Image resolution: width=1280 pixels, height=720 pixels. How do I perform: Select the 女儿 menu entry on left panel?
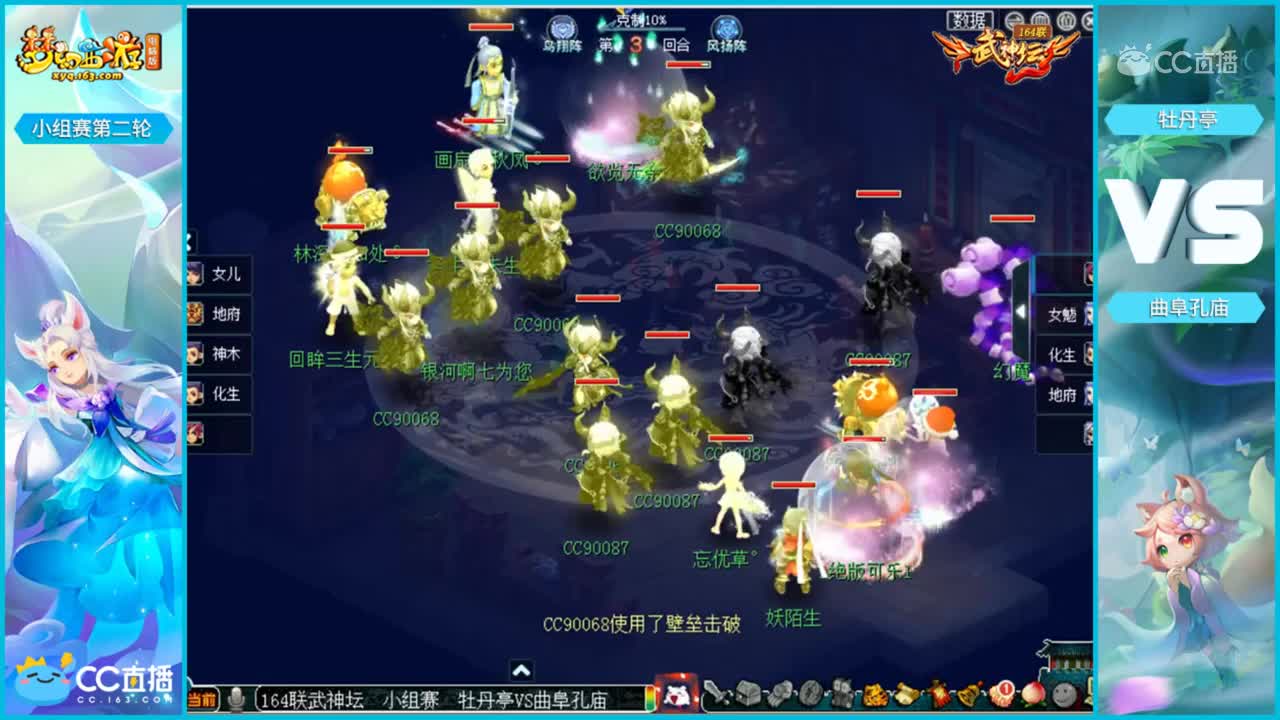[x=227, y=273]
